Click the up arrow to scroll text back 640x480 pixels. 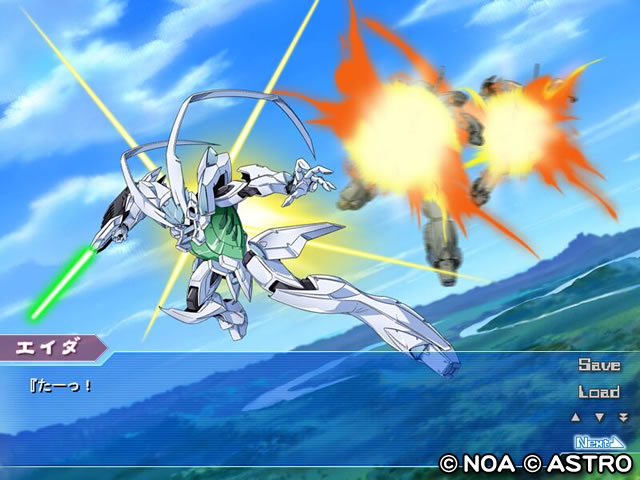[x=575, y=417]
